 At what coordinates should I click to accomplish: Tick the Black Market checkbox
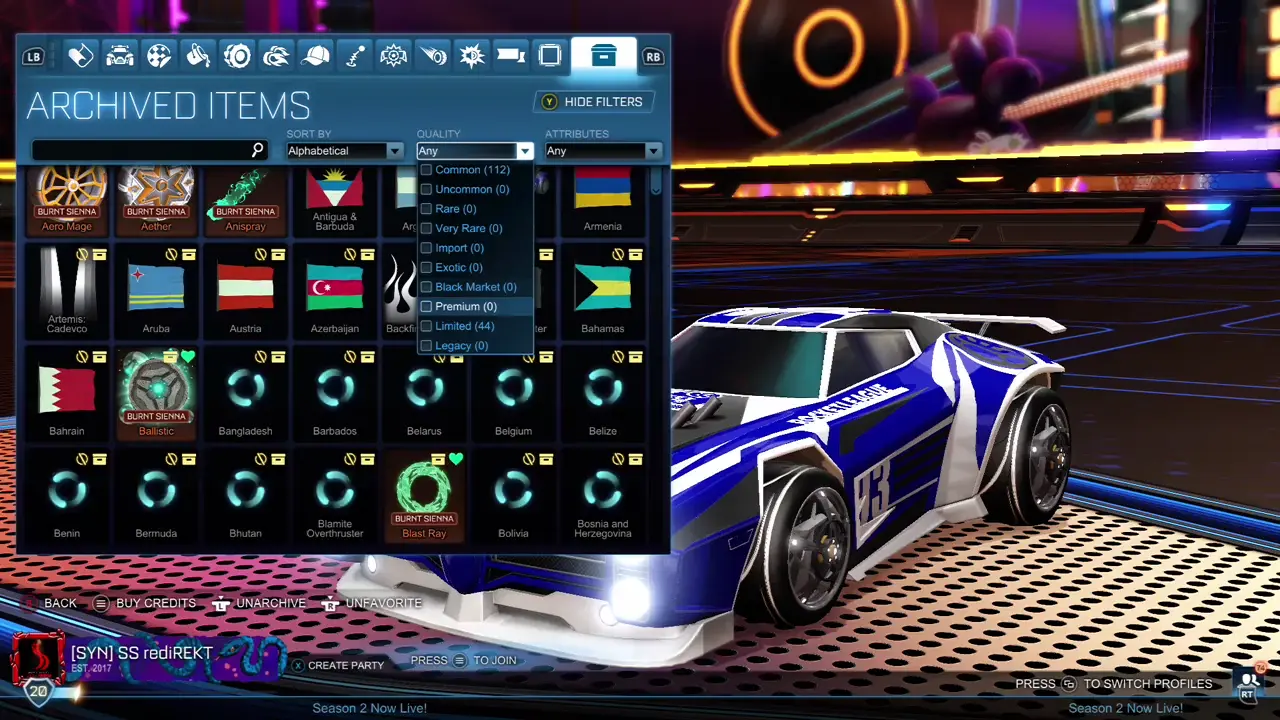point(426,287)
